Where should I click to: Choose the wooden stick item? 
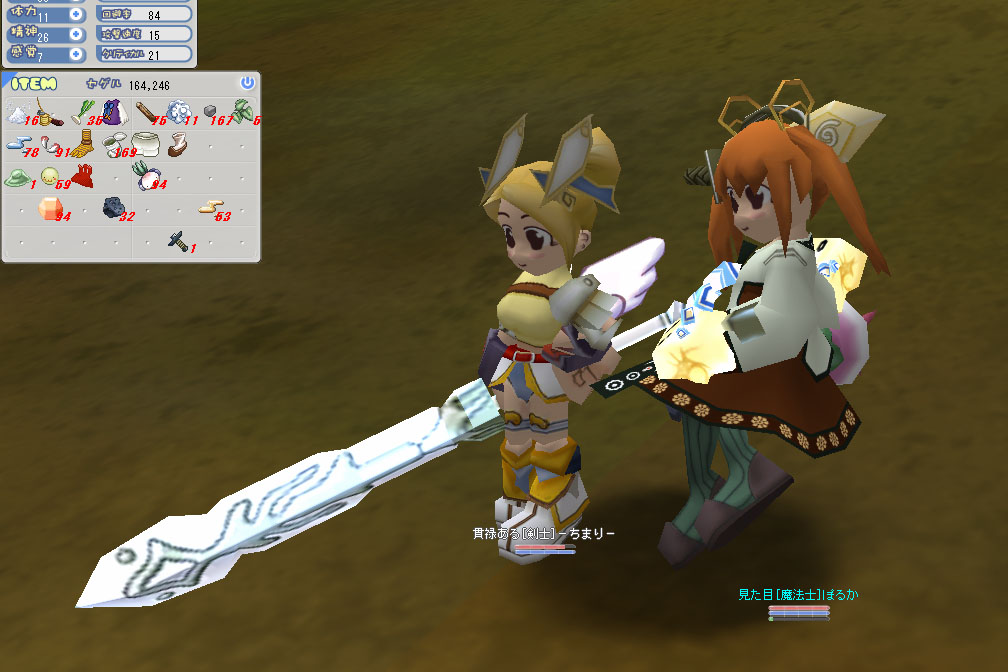coord(147,110)
